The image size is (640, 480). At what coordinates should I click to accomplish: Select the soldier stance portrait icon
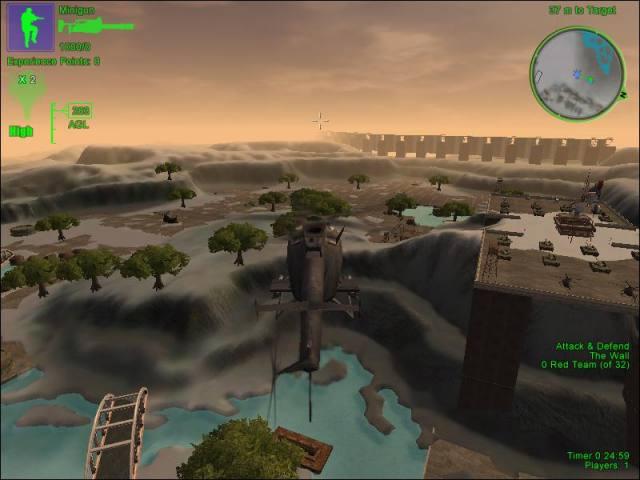(31, 27)
